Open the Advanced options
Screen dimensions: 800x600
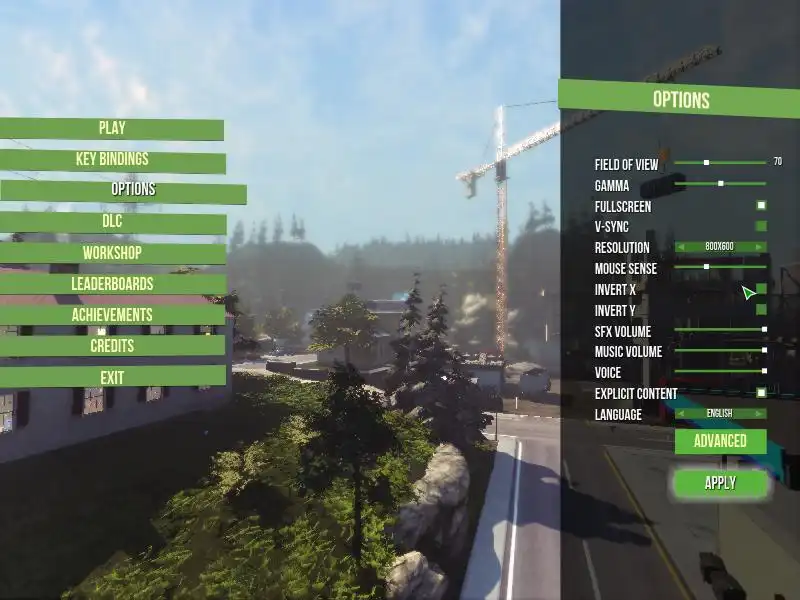(x=720, y=441)
